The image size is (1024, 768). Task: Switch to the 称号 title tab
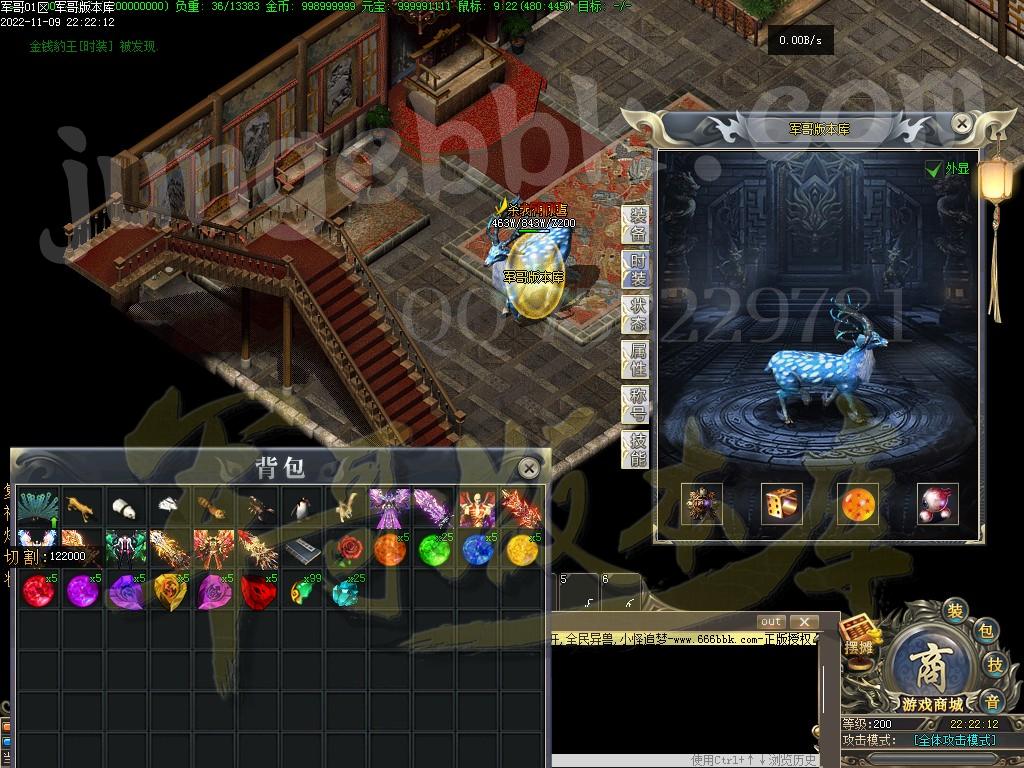click(637, 404)
